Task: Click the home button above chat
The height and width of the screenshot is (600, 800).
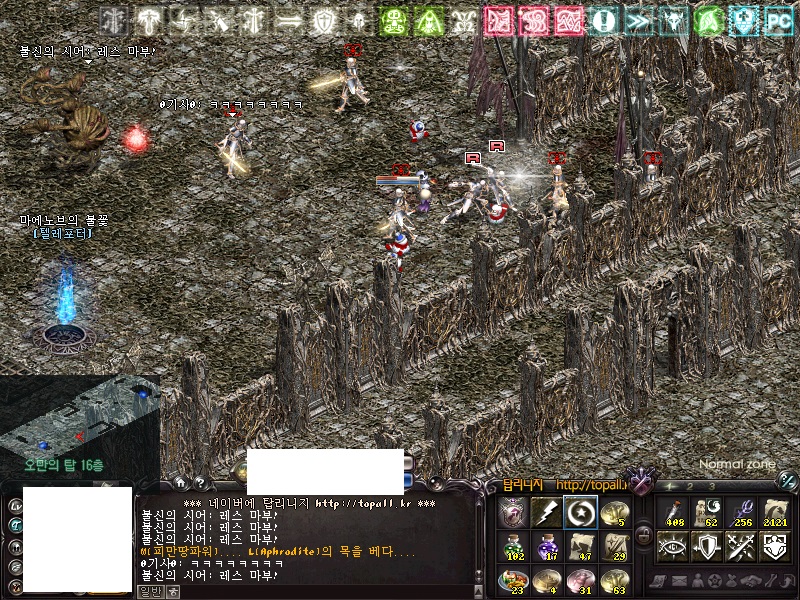Action: 181,482
